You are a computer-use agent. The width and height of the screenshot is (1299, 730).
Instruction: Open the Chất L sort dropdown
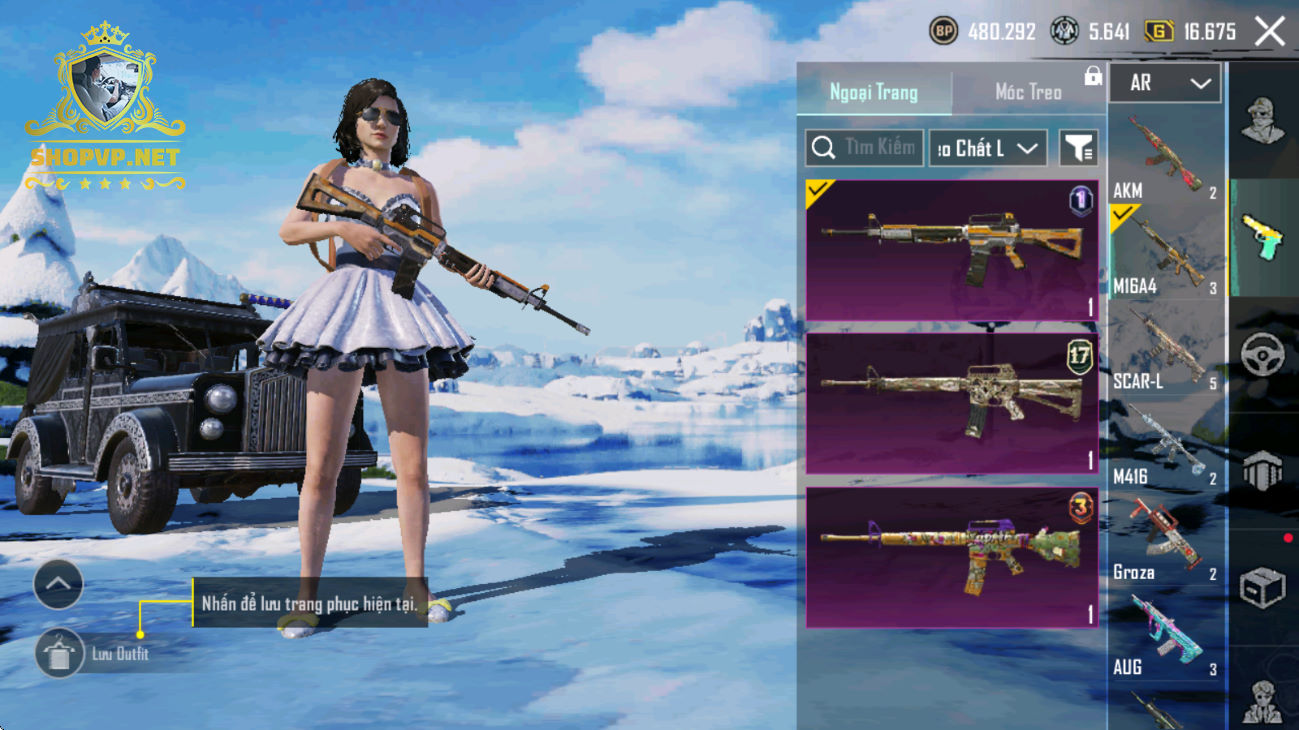click(988, 148)
